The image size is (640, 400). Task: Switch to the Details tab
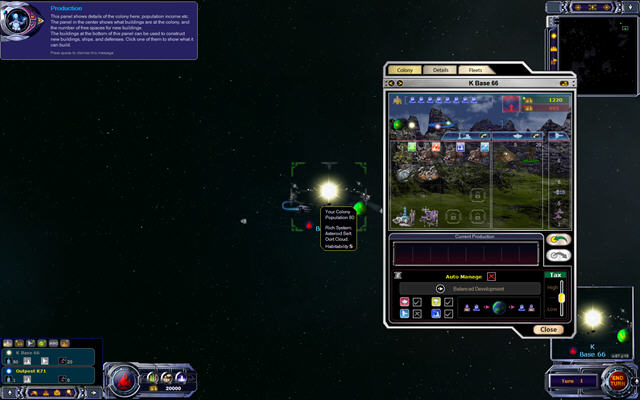440,70
